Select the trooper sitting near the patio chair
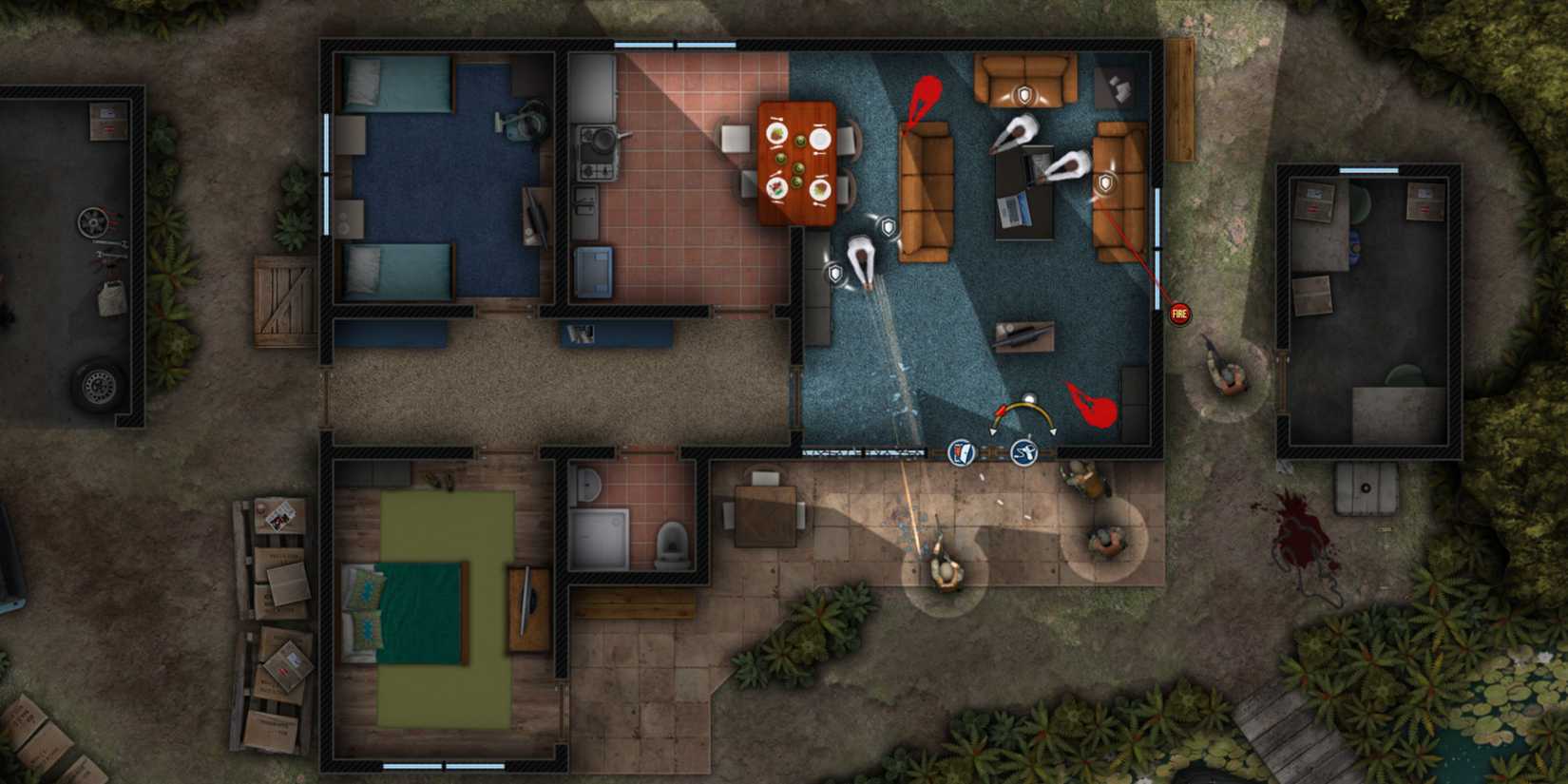1568x784 pixels. pyautogui.click(x=1104, y=539)
